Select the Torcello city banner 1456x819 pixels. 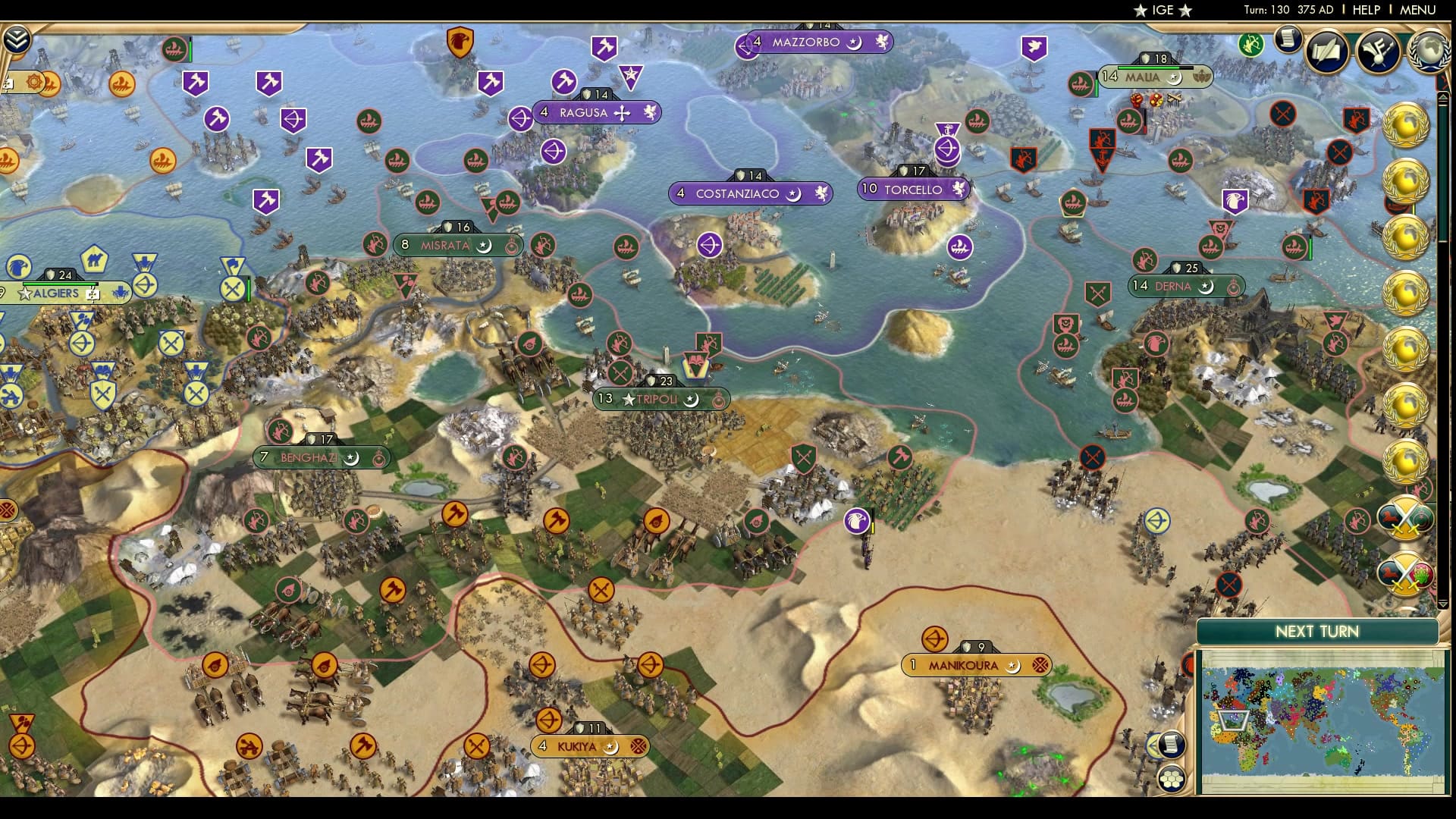[912, 190]
